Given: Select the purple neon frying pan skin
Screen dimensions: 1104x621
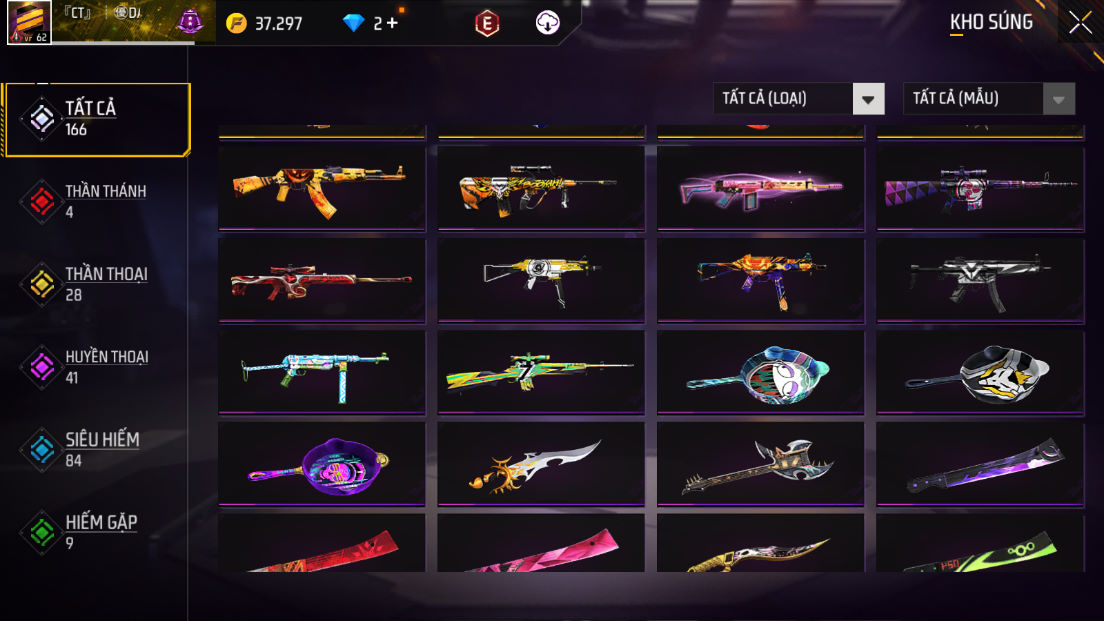Looking at the screenshot, I should pyautogui.click(x=321, y=464).
